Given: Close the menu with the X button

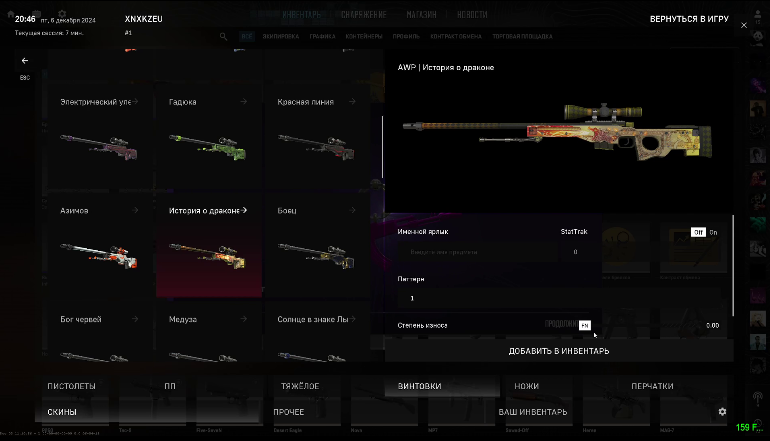Looking at the screenshot, I should pyautogui.click(x=743, y=25).
